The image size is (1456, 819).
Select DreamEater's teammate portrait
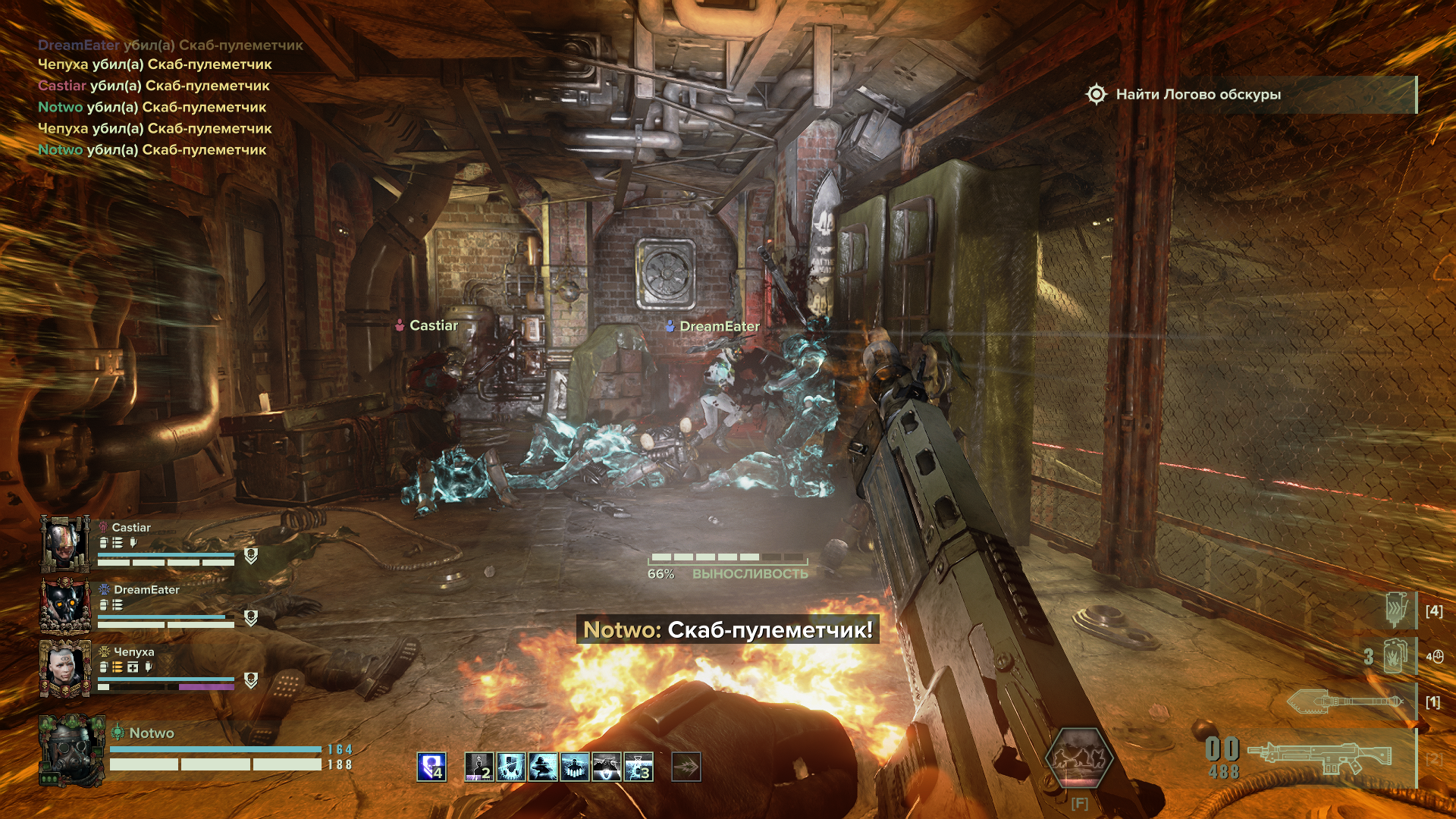tap(64, 605)
